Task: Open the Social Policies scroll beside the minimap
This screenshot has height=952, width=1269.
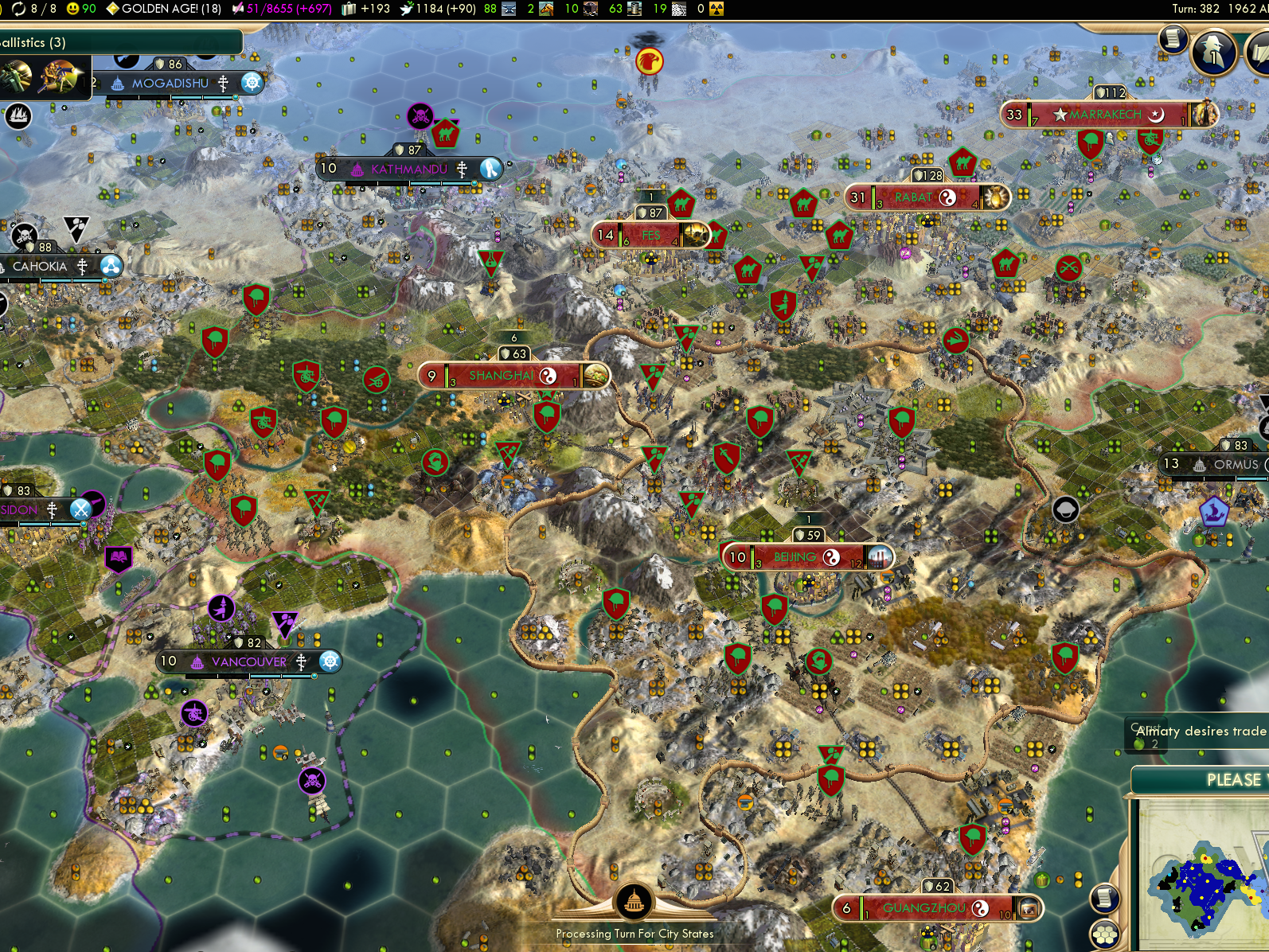Action: click(x=1105, y=897)
